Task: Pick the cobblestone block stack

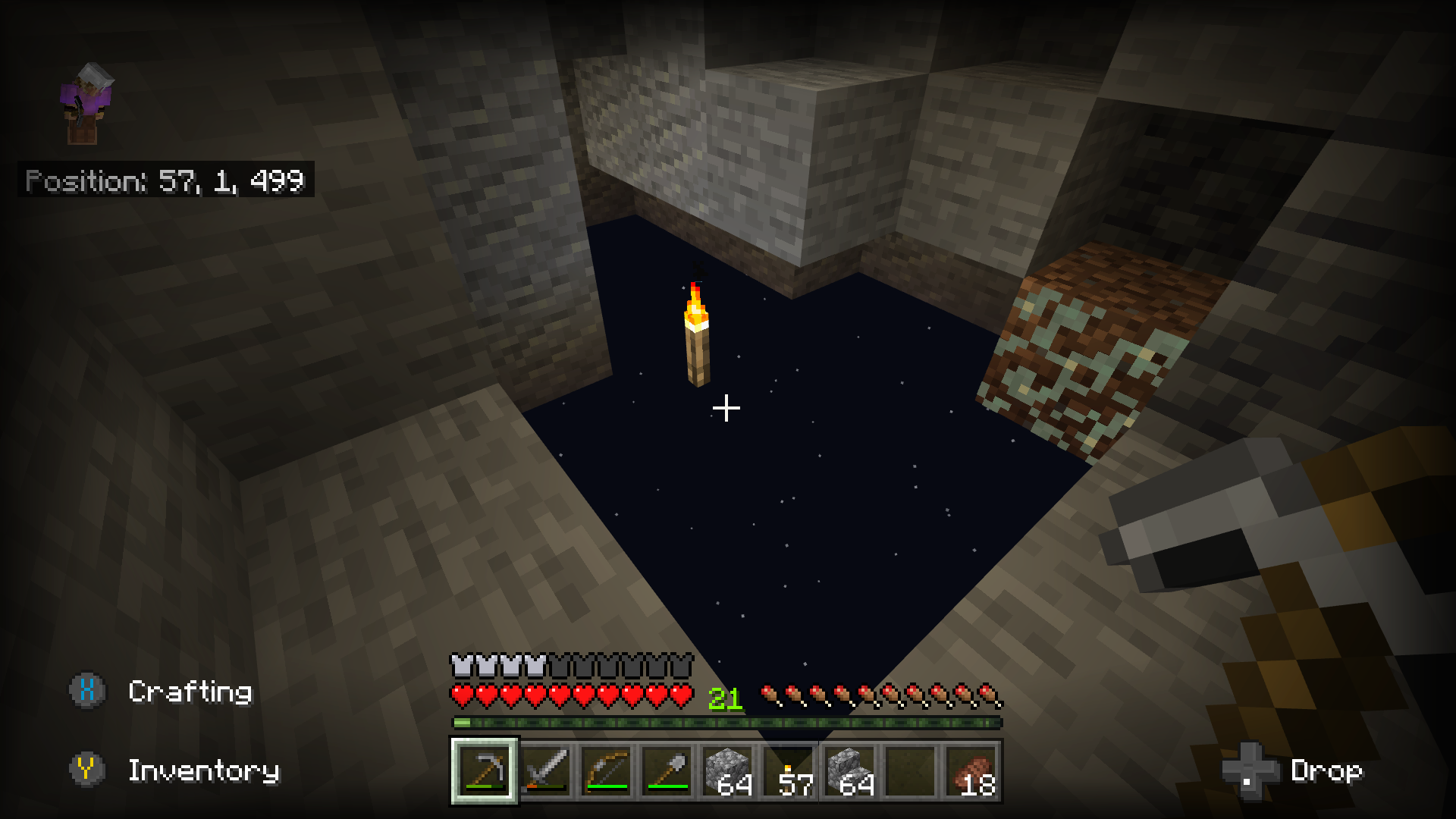Action: [x=728, y=771]
